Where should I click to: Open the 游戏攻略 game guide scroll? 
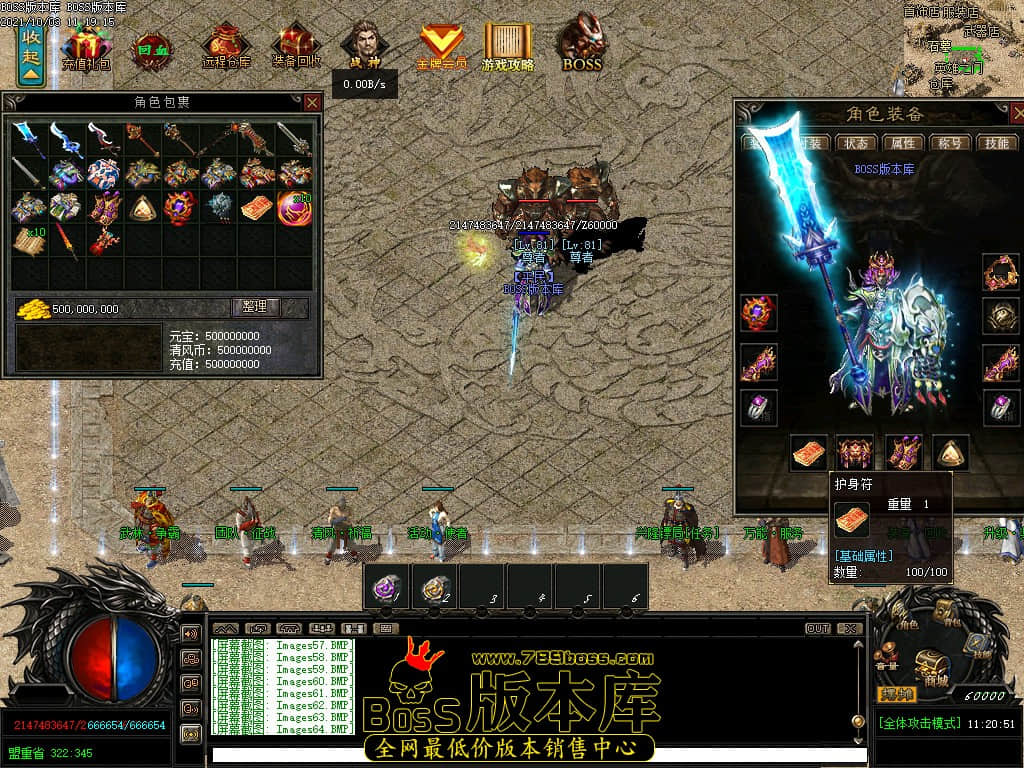[508, 47]
